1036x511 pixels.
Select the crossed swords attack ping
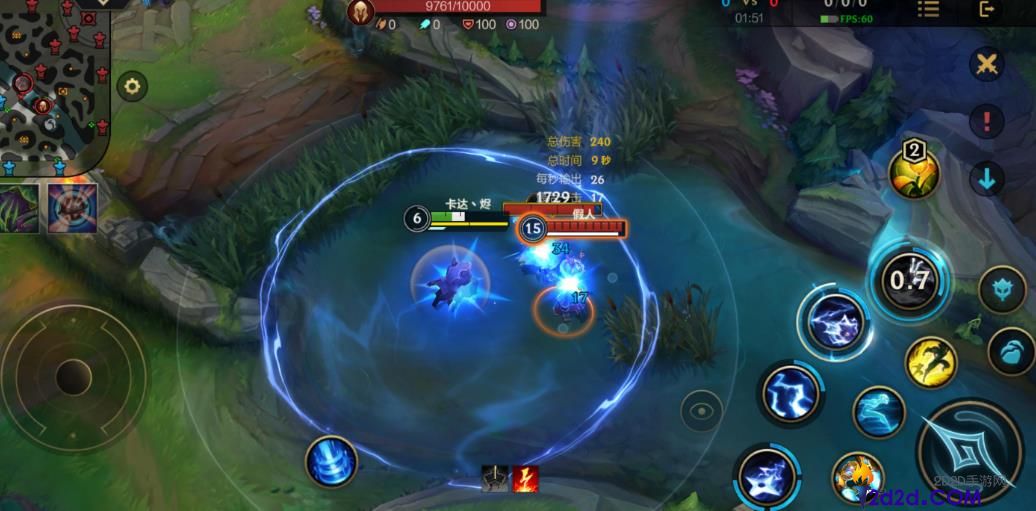point(987,65)
